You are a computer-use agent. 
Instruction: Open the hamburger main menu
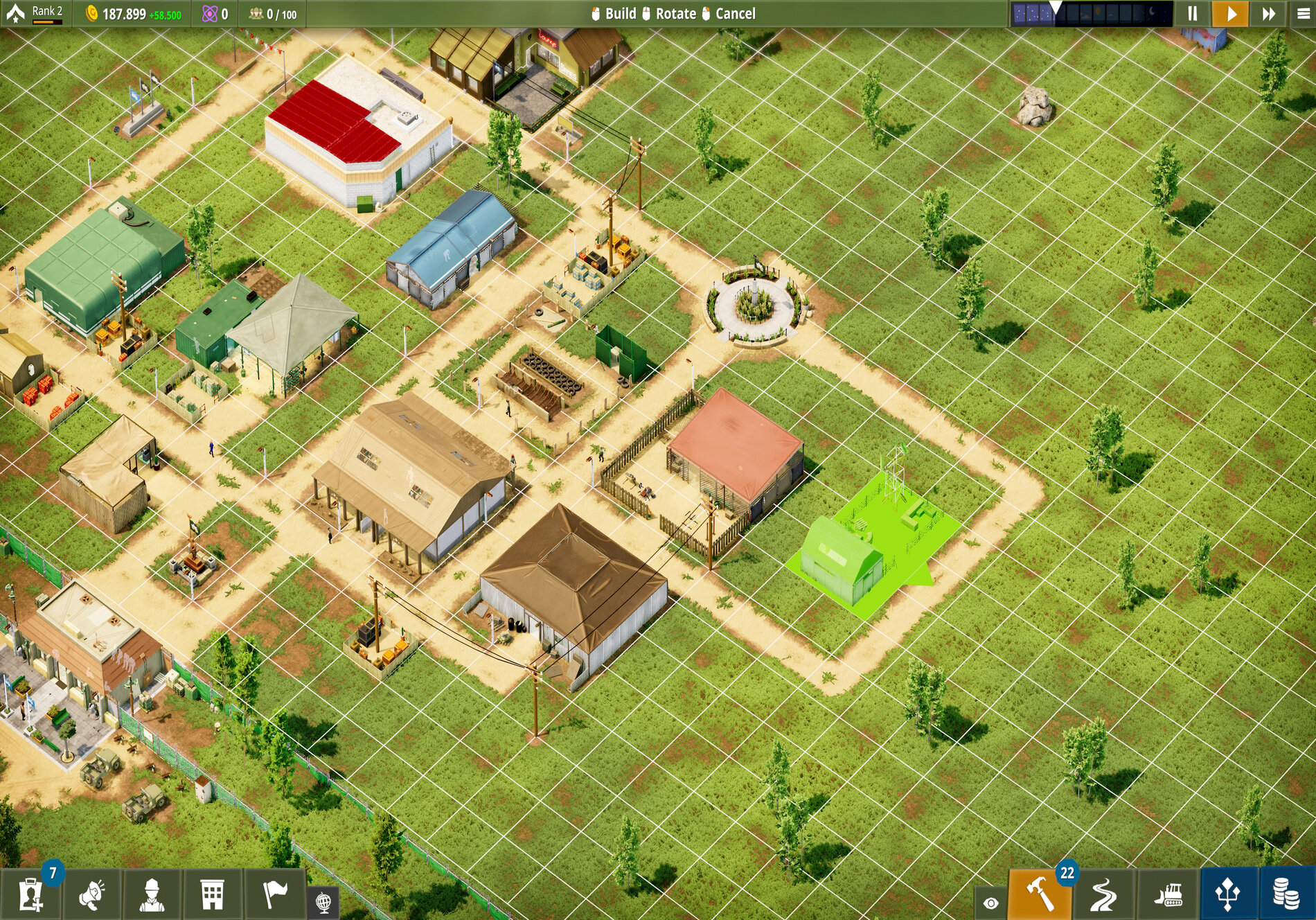tap(1303, 14)
